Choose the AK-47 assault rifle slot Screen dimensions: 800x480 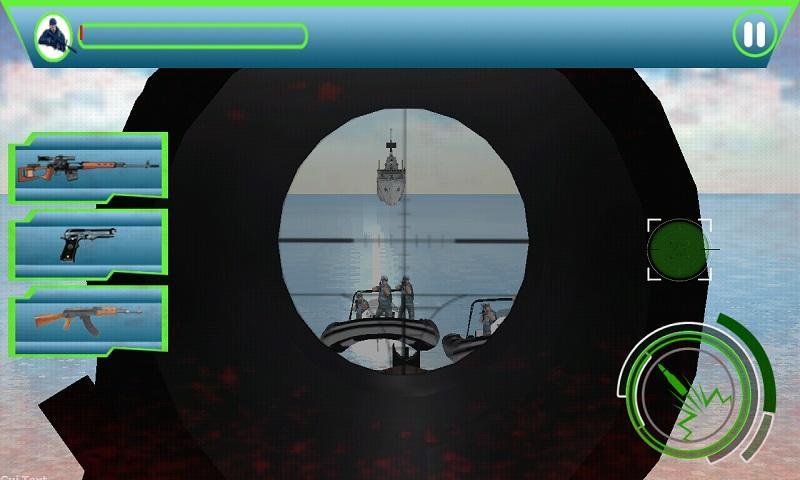tap(88, 319)
